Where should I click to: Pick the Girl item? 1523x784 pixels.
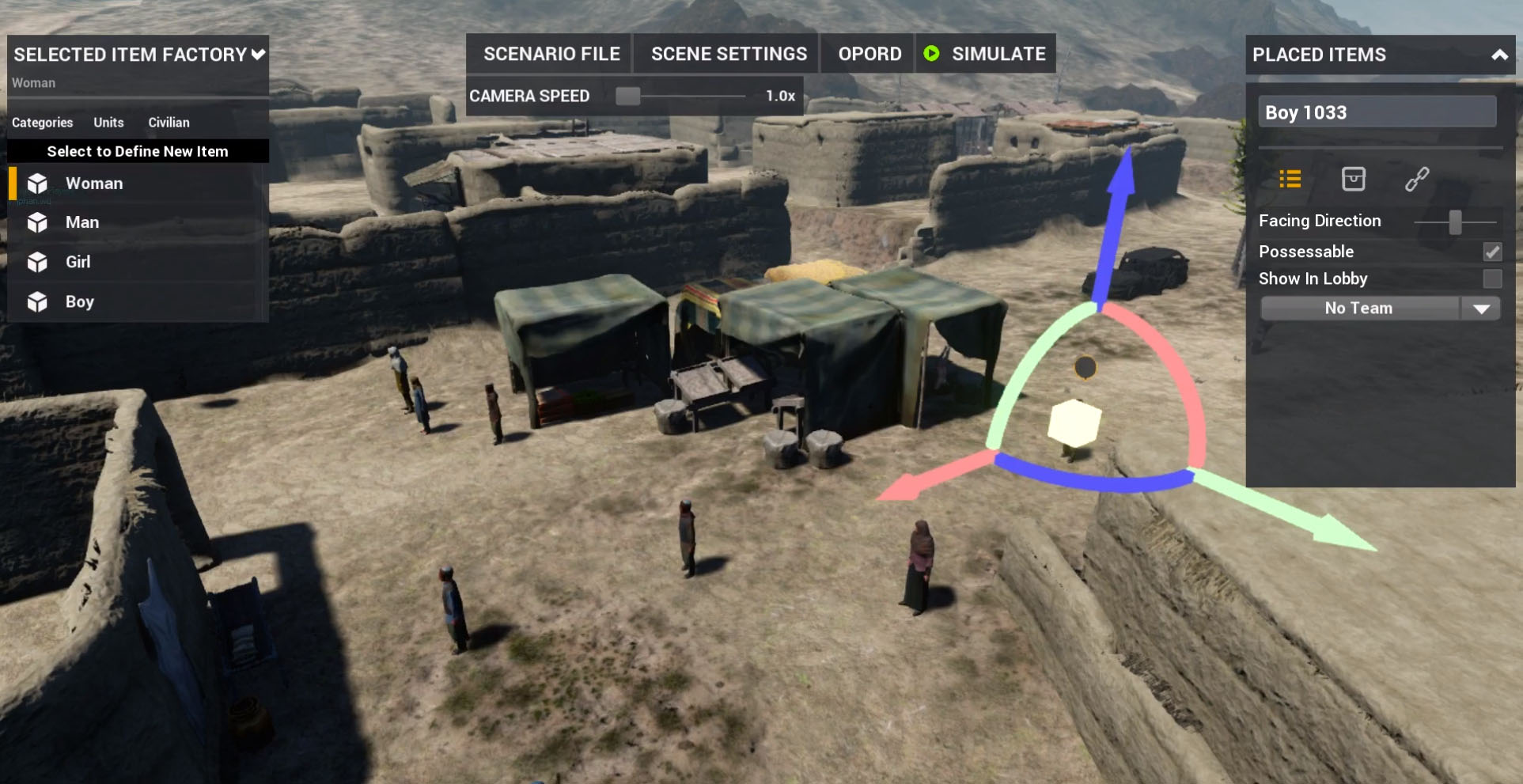(78, 262)
